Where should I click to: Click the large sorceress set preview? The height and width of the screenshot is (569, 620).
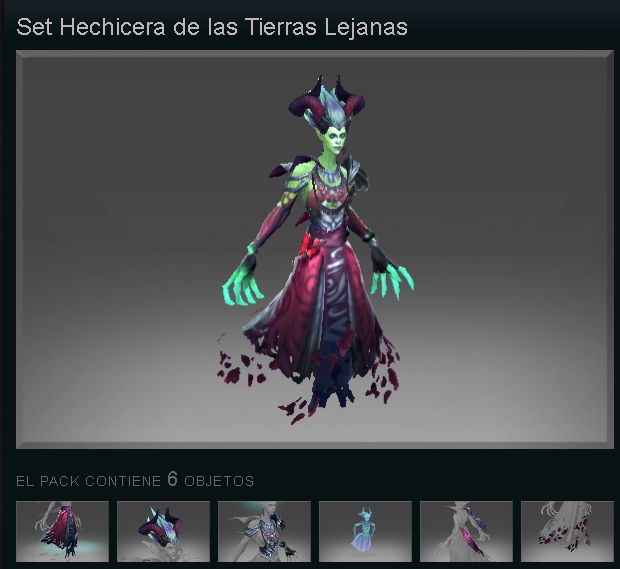(315, 250)
